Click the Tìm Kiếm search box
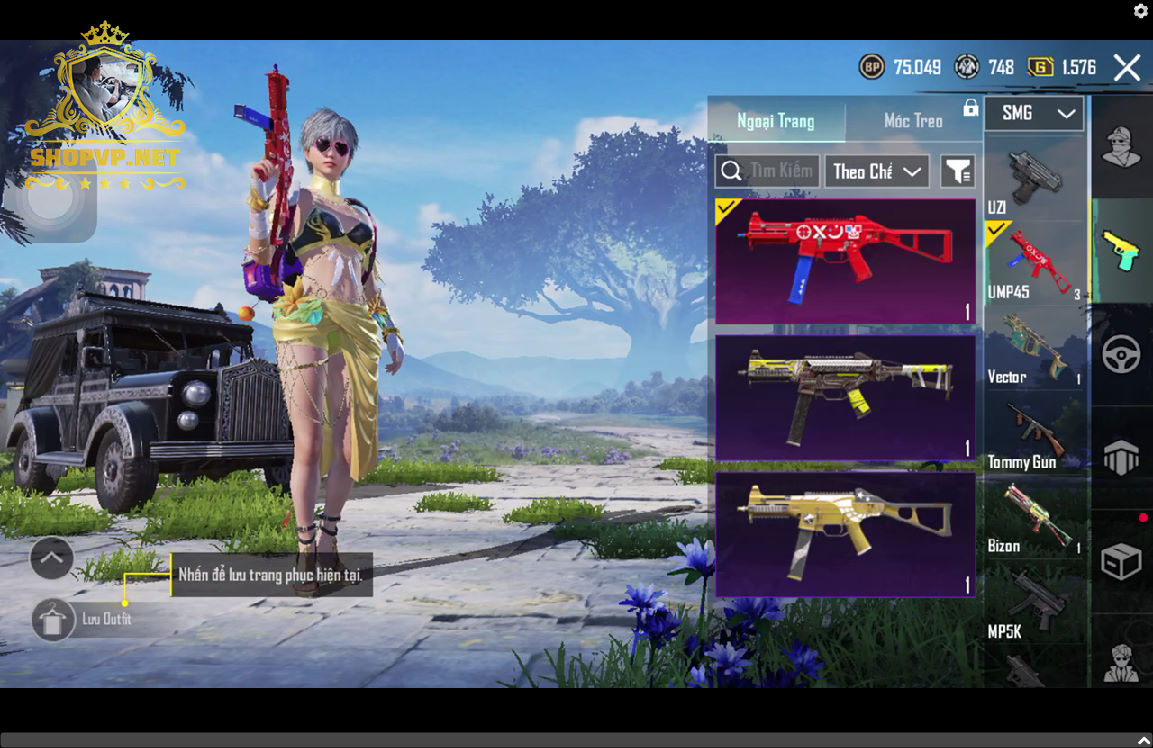 [x=768, y=172]
